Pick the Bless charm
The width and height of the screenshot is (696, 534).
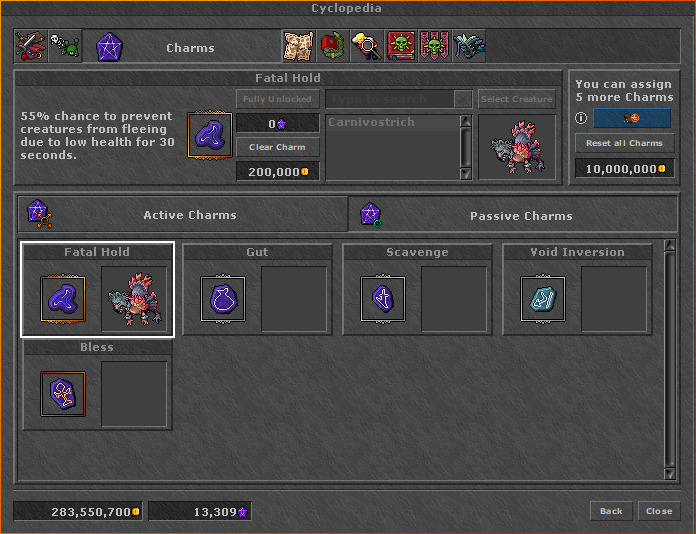[62, 394]
